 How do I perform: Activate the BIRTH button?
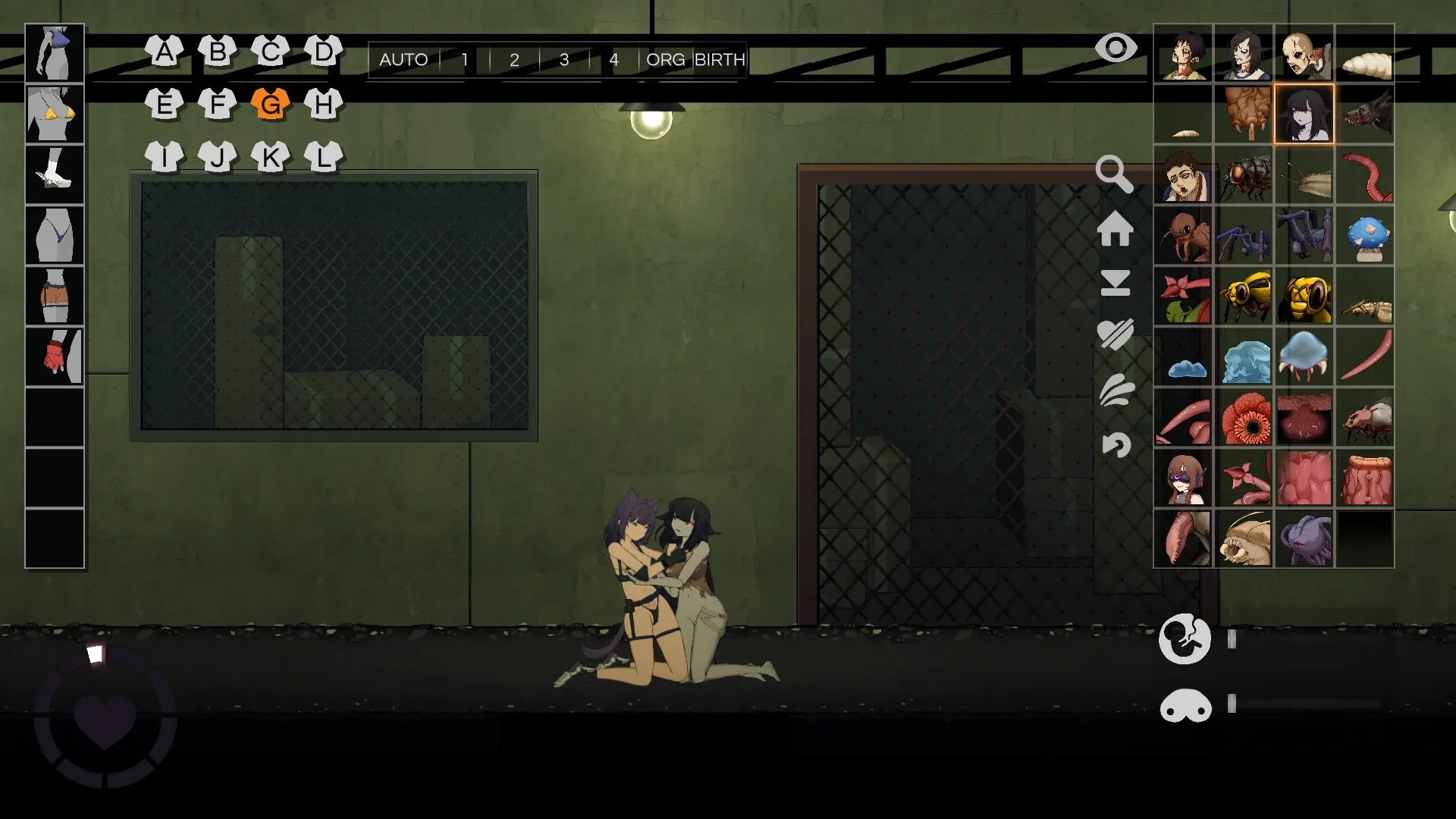pyautogui.click(x=720, y=60)
